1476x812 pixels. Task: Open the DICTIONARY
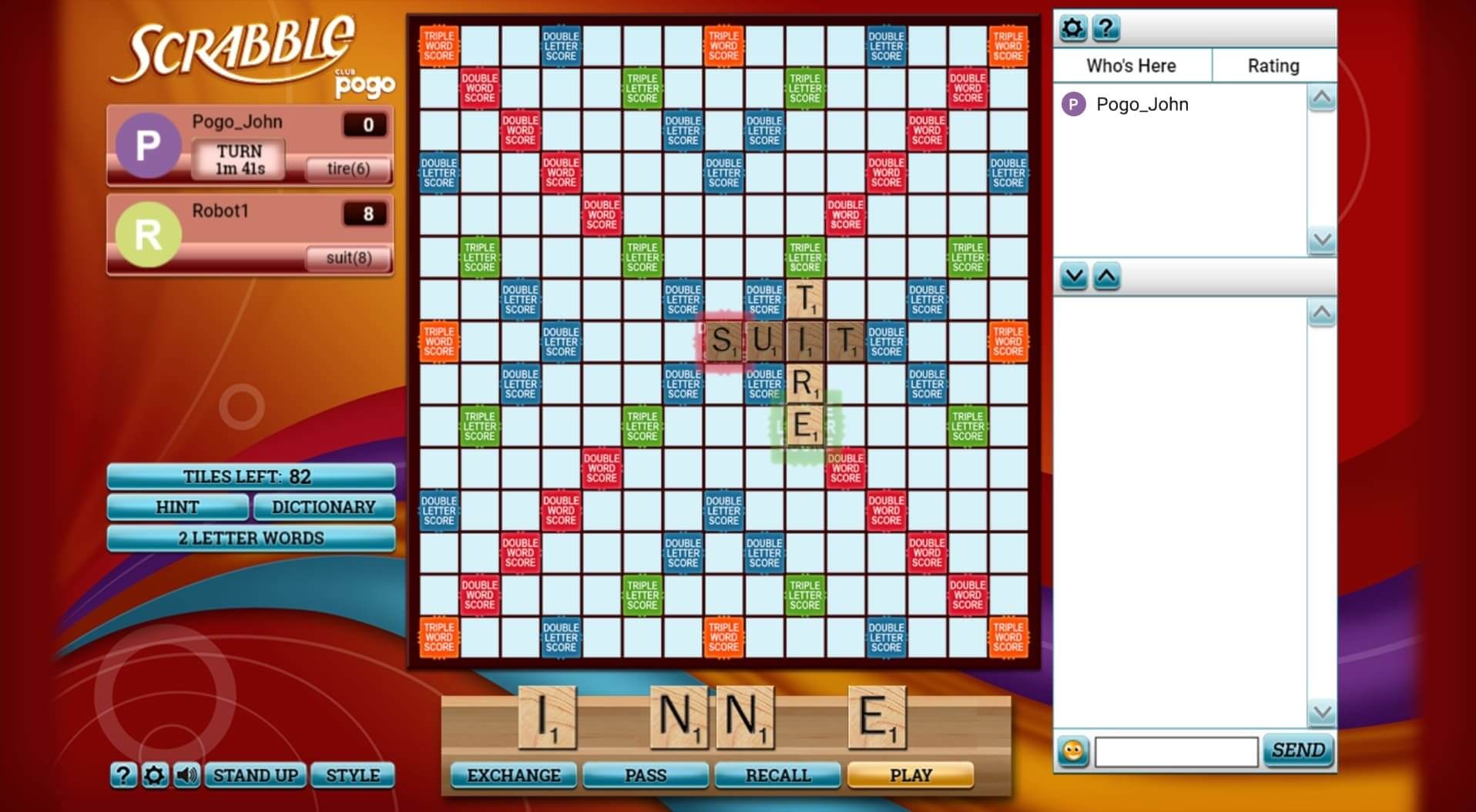click(324, 507)
